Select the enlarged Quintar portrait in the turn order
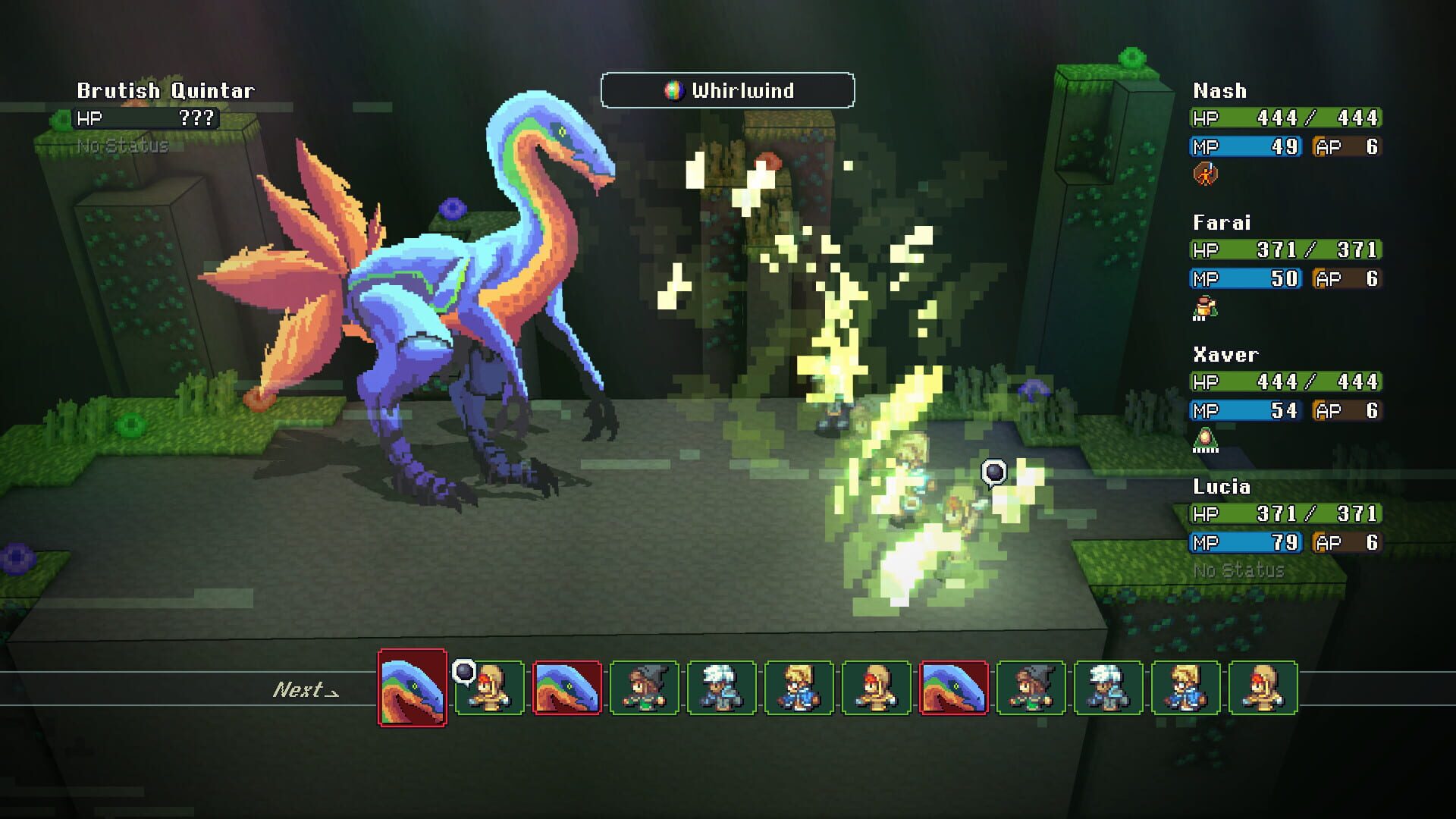The height and width of the screenshot is (819, 1456). (413, 688)
